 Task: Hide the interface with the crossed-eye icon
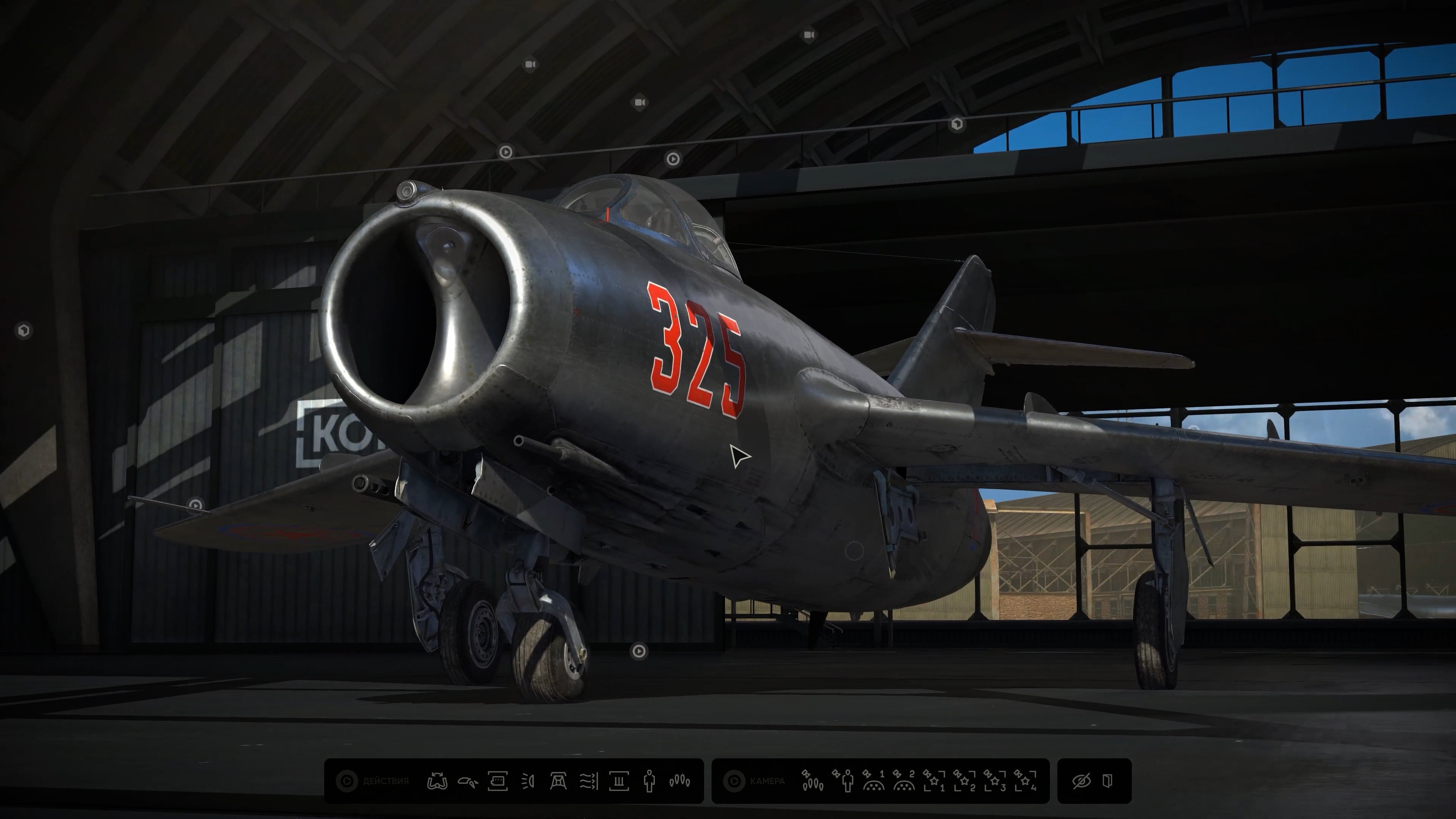point(1081,781)
